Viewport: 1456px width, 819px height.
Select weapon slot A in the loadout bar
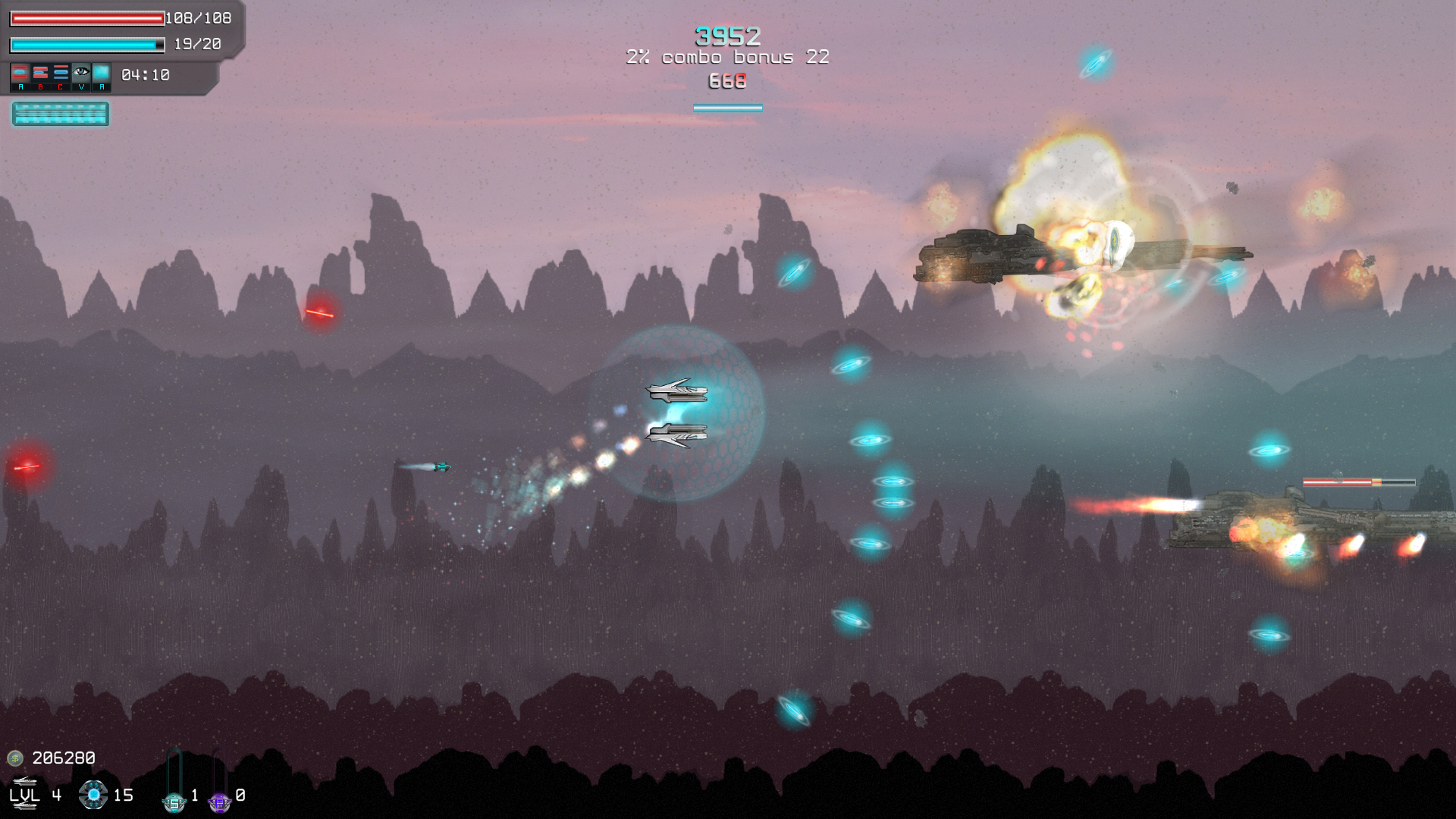click(20, 72)
